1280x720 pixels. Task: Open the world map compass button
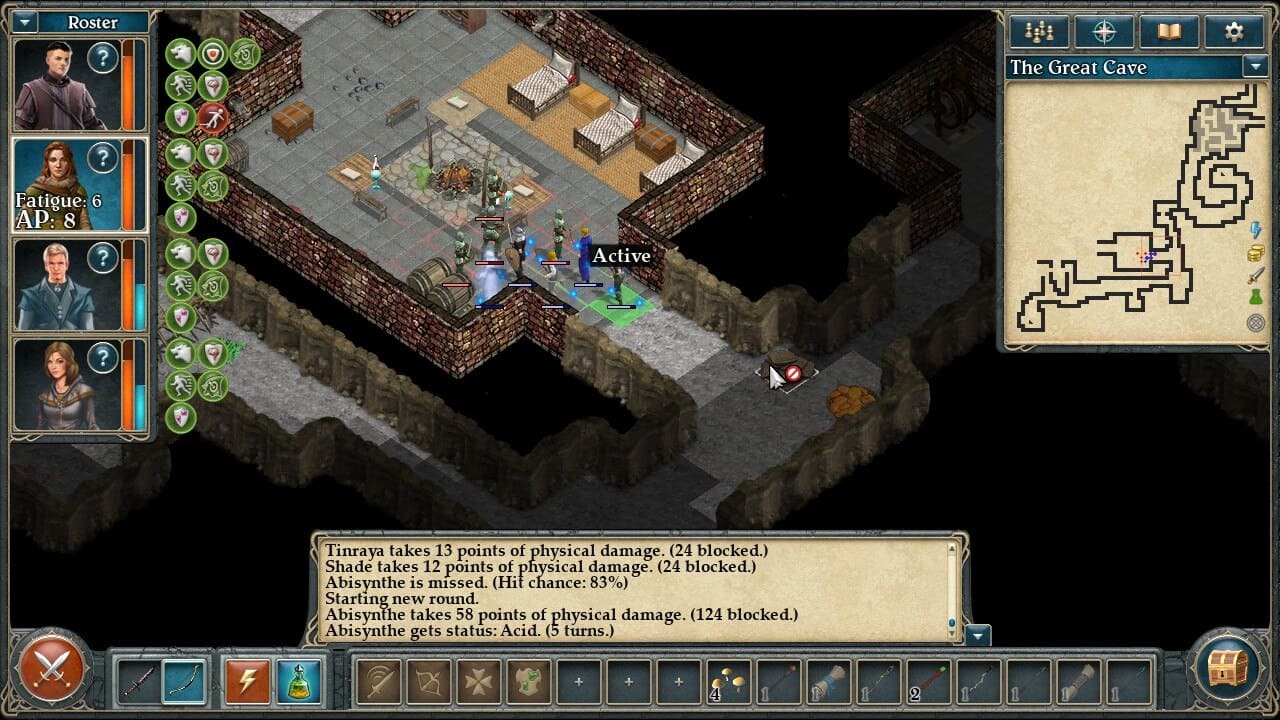[1104, 31]
